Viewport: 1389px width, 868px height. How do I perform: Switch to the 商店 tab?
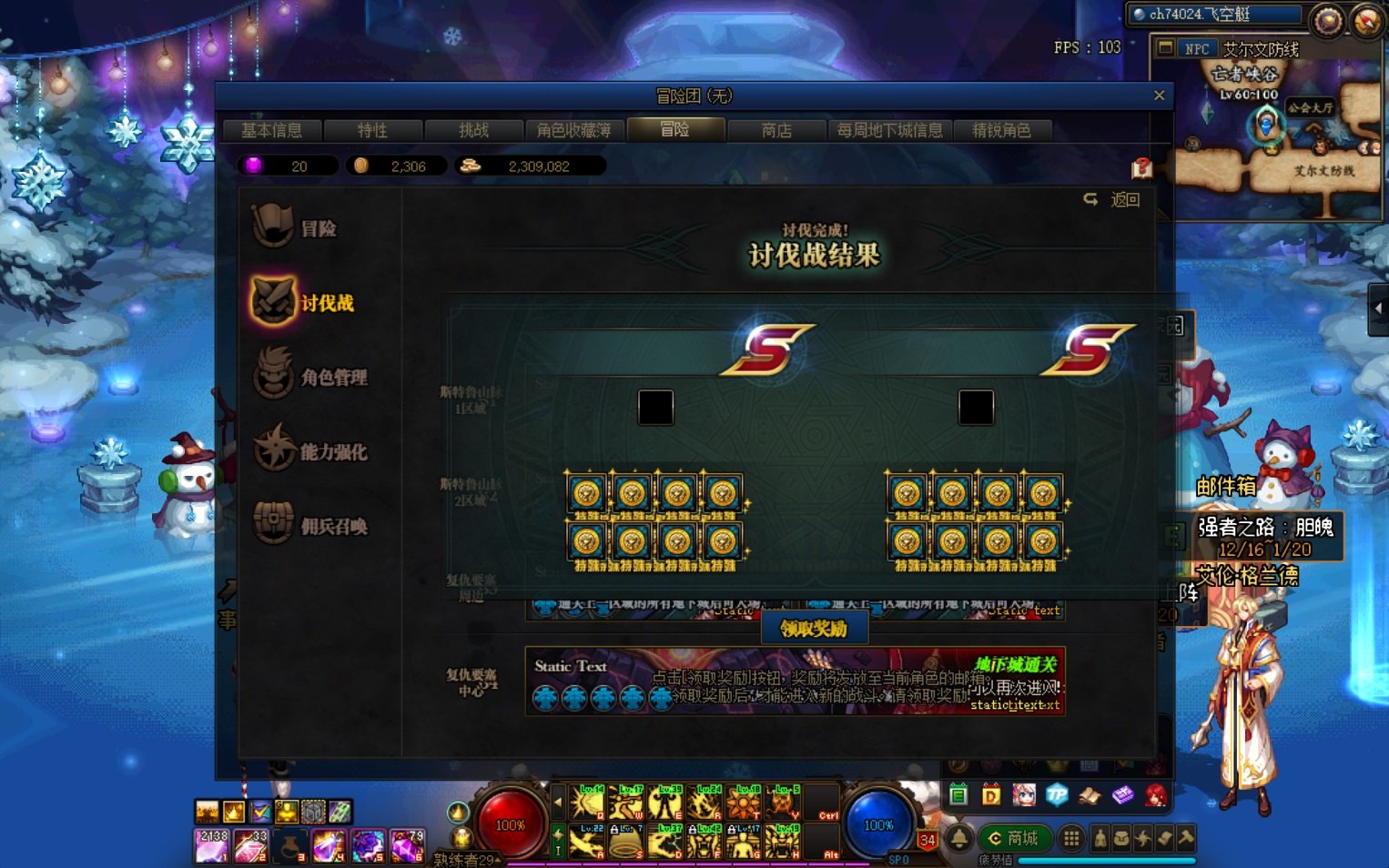pos(776,130)
